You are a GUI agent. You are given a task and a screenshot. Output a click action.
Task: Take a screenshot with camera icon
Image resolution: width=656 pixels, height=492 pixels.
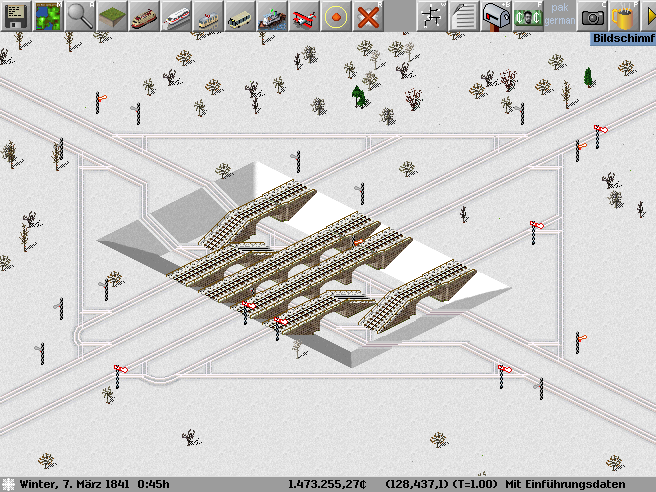pyautogui.click(x=592, y=16)
